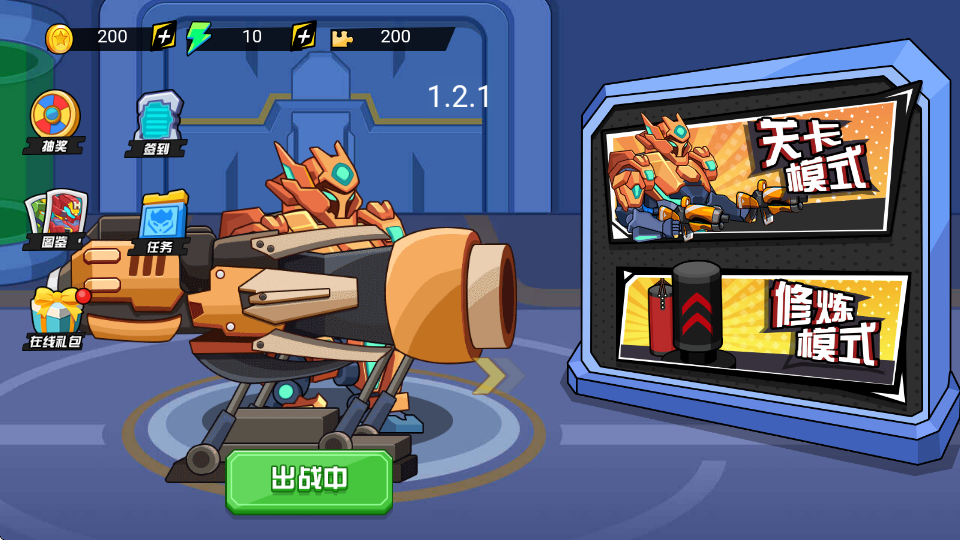Open the 签到 daily check-in
Viewport: 960px width, 540px height.
(x=158, y=123)
